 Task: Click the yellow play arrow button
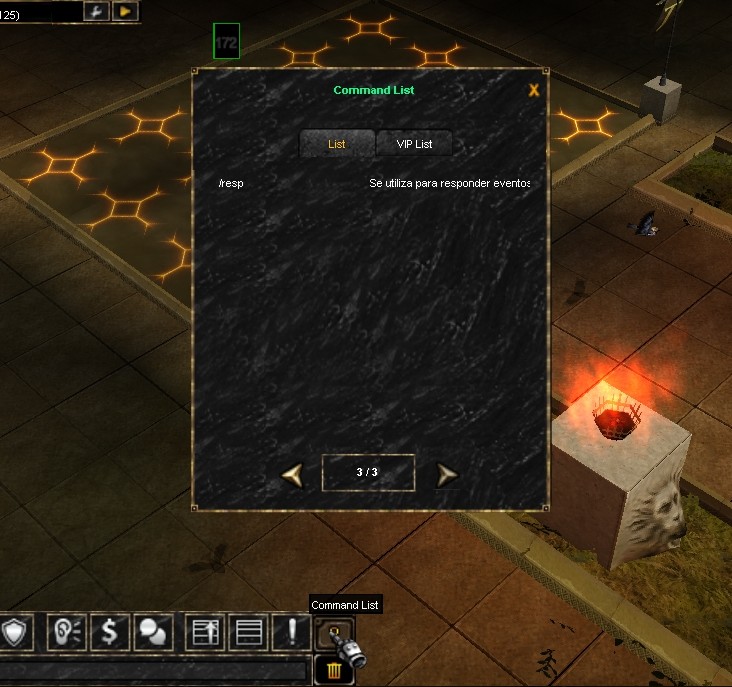tap(125, 11)
